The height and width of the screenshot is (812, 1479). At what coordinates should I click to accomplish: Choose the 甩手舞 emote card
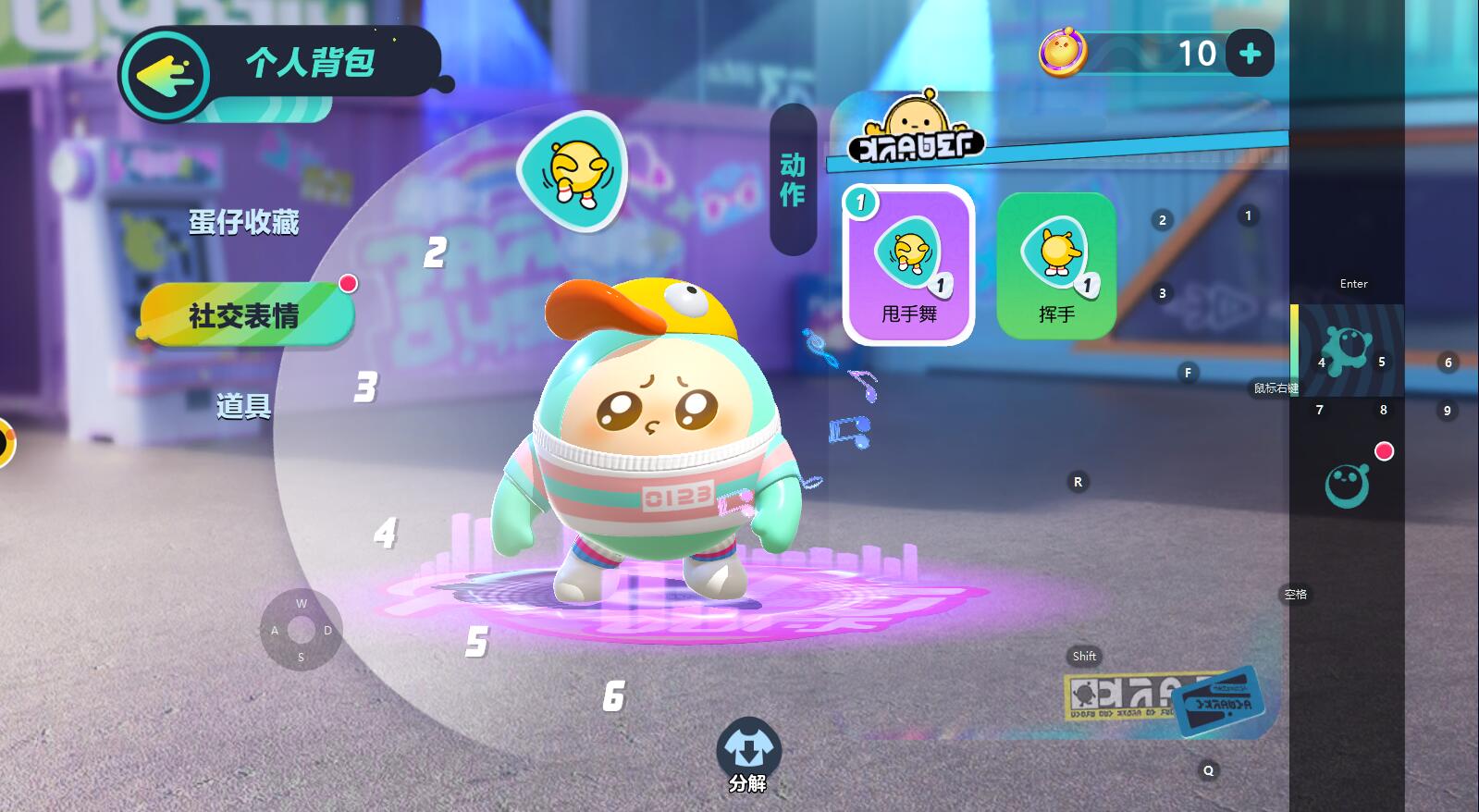908,265
